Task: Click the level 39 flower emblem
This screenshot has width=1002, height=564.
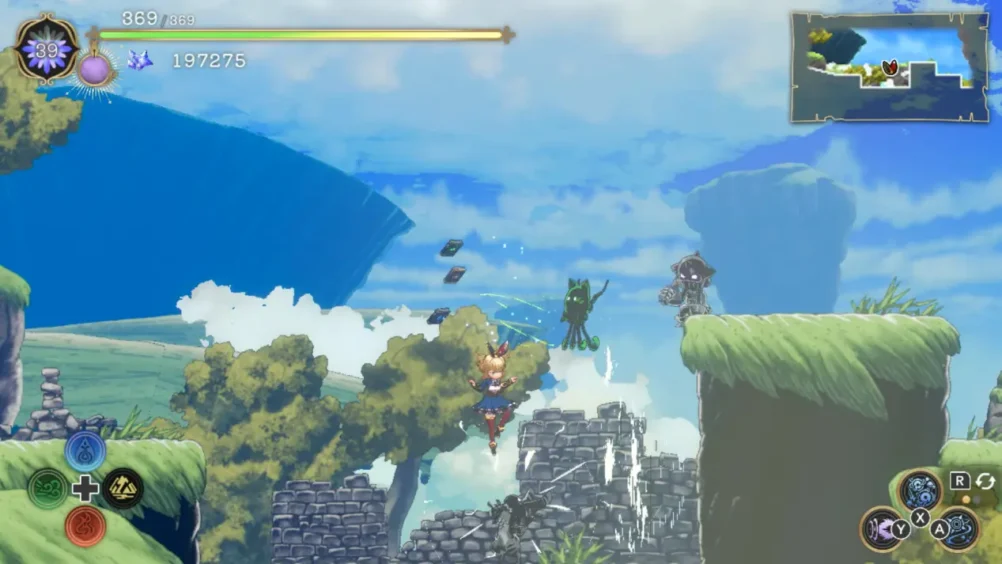Action: coord(47,48)
